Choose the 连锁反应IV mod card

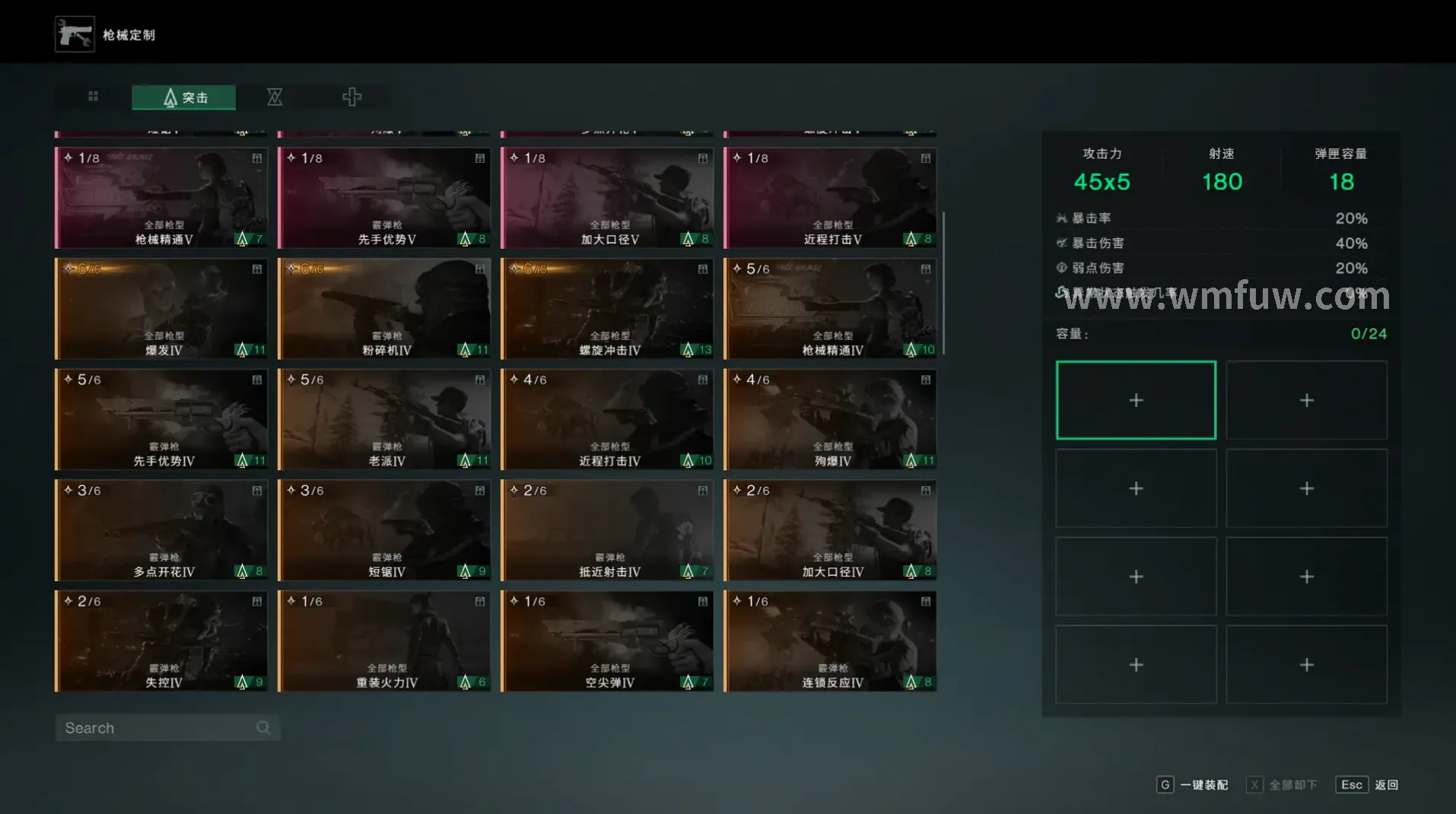tap(830, 641)
